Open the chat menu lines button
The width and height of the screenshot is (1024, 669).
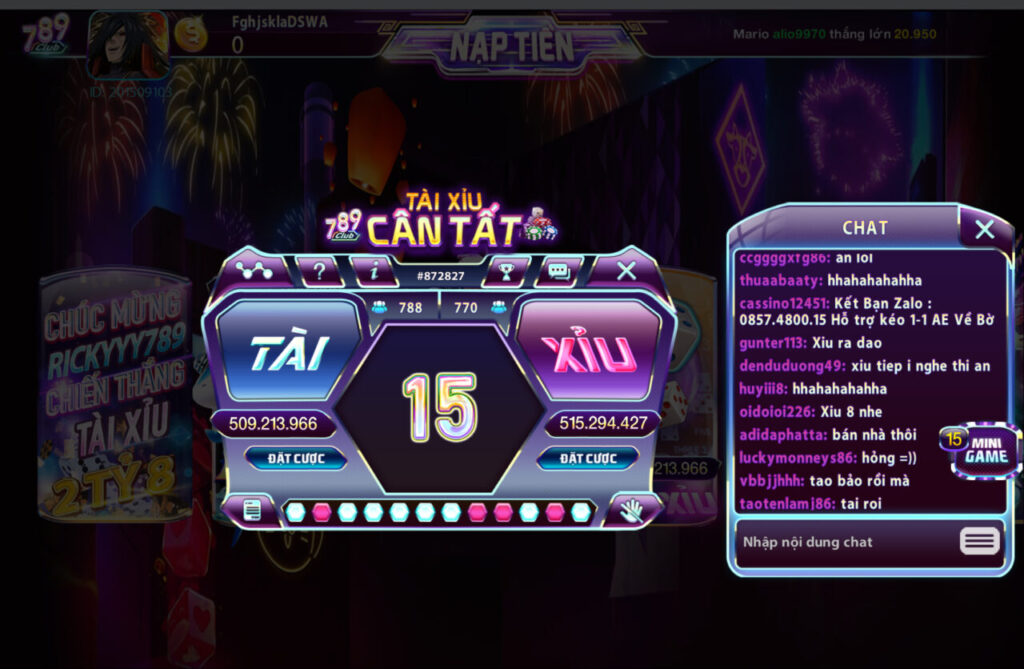tap(980, 542)
